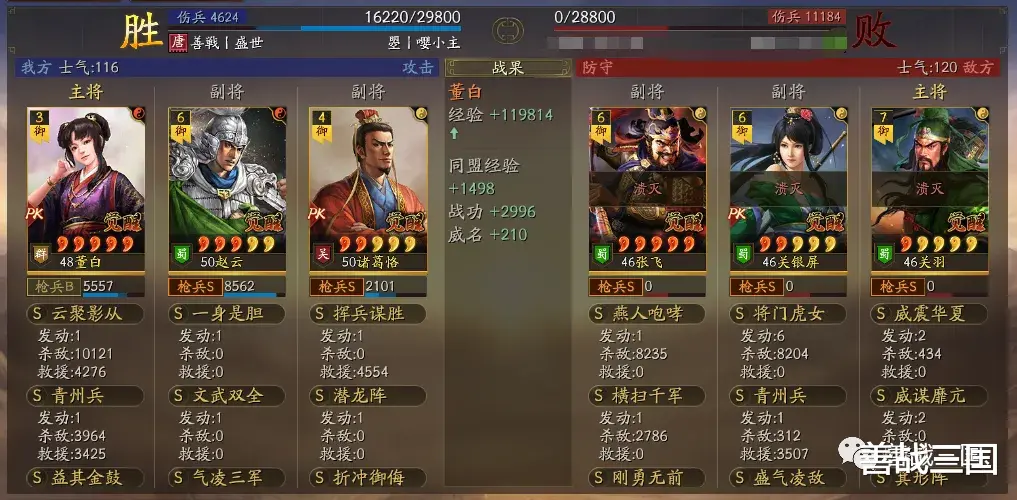This screenshot has height=500, width=1017.
Task: Open the 威震华夏 skill entry
Action: 929,314
